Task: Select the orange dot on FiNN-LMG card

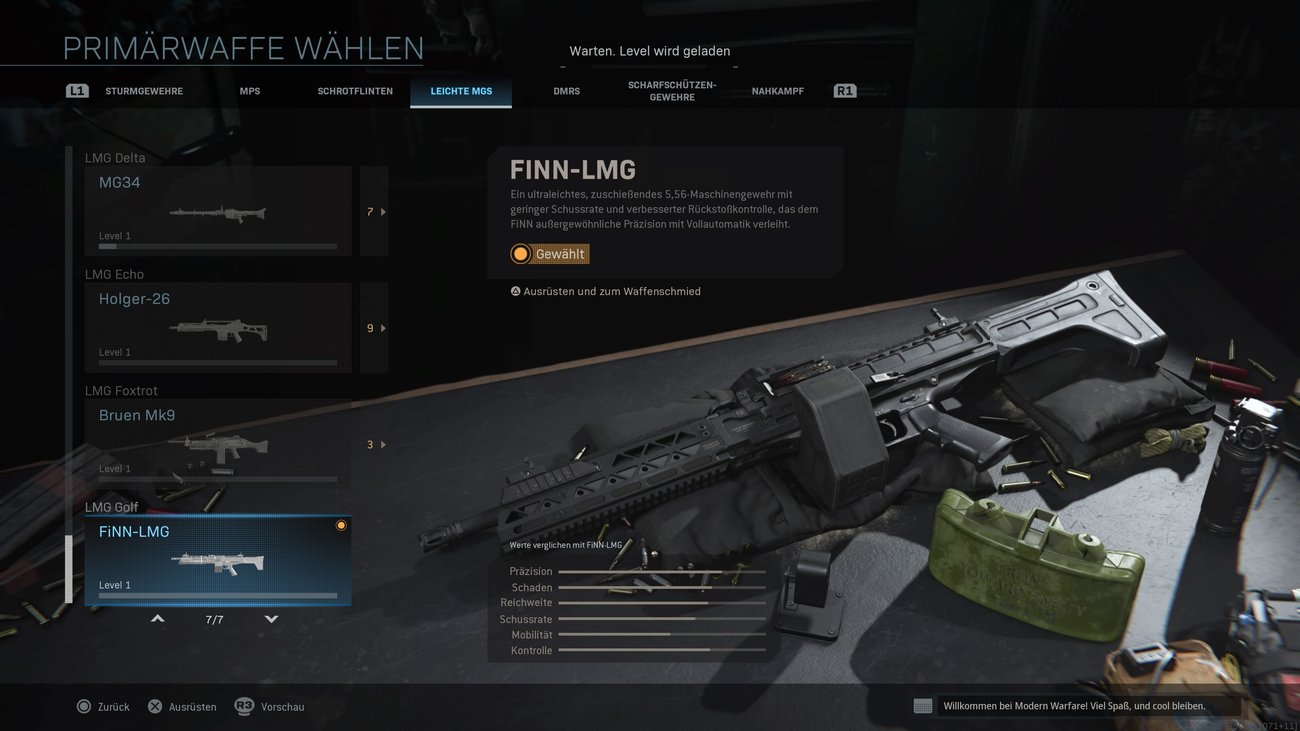Action: 341,524
